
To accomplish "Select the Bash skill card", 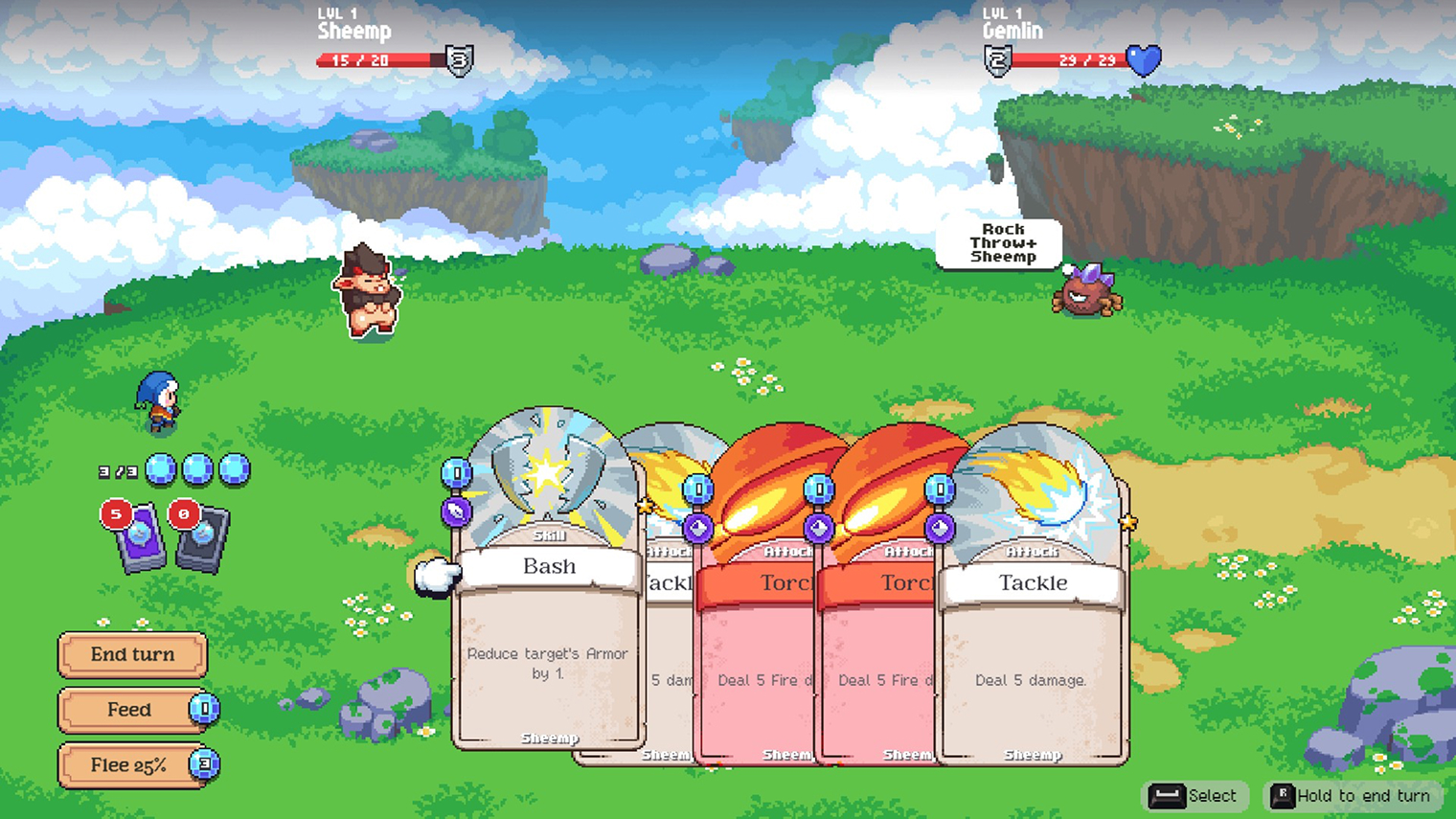I will (549, 613).
